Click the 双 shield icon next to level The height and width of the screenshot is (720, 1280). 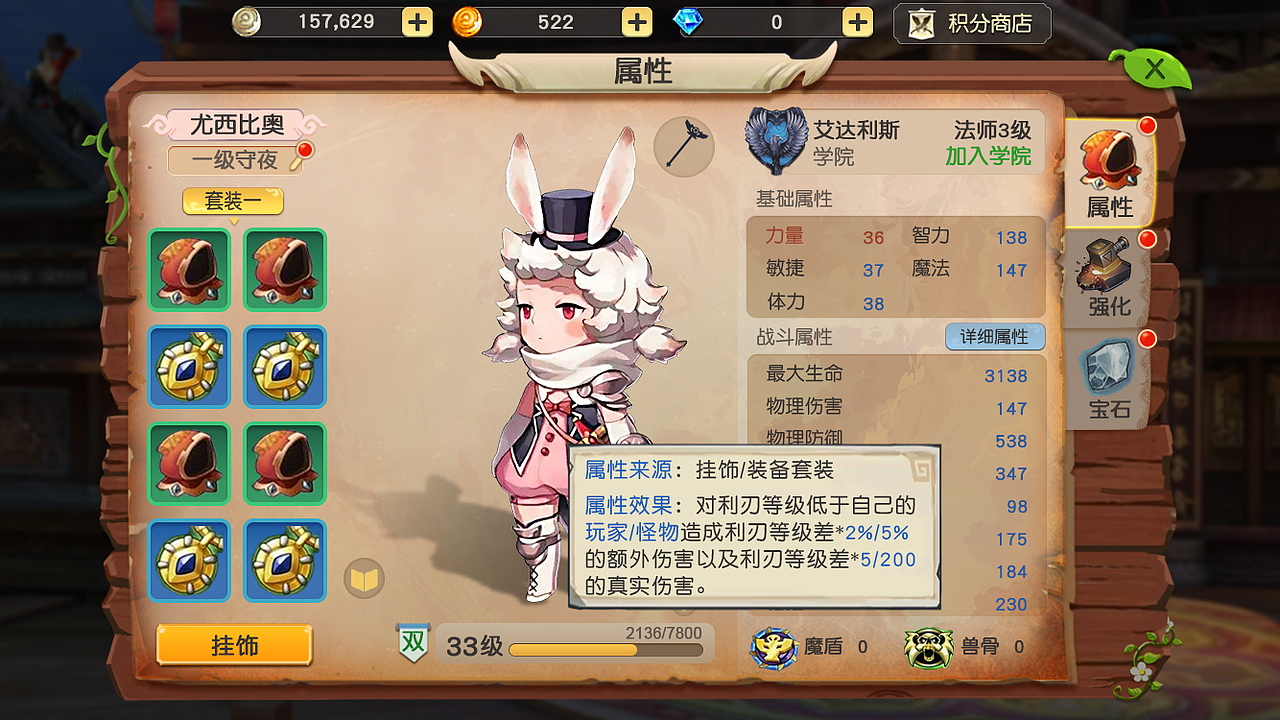(413, 640)
